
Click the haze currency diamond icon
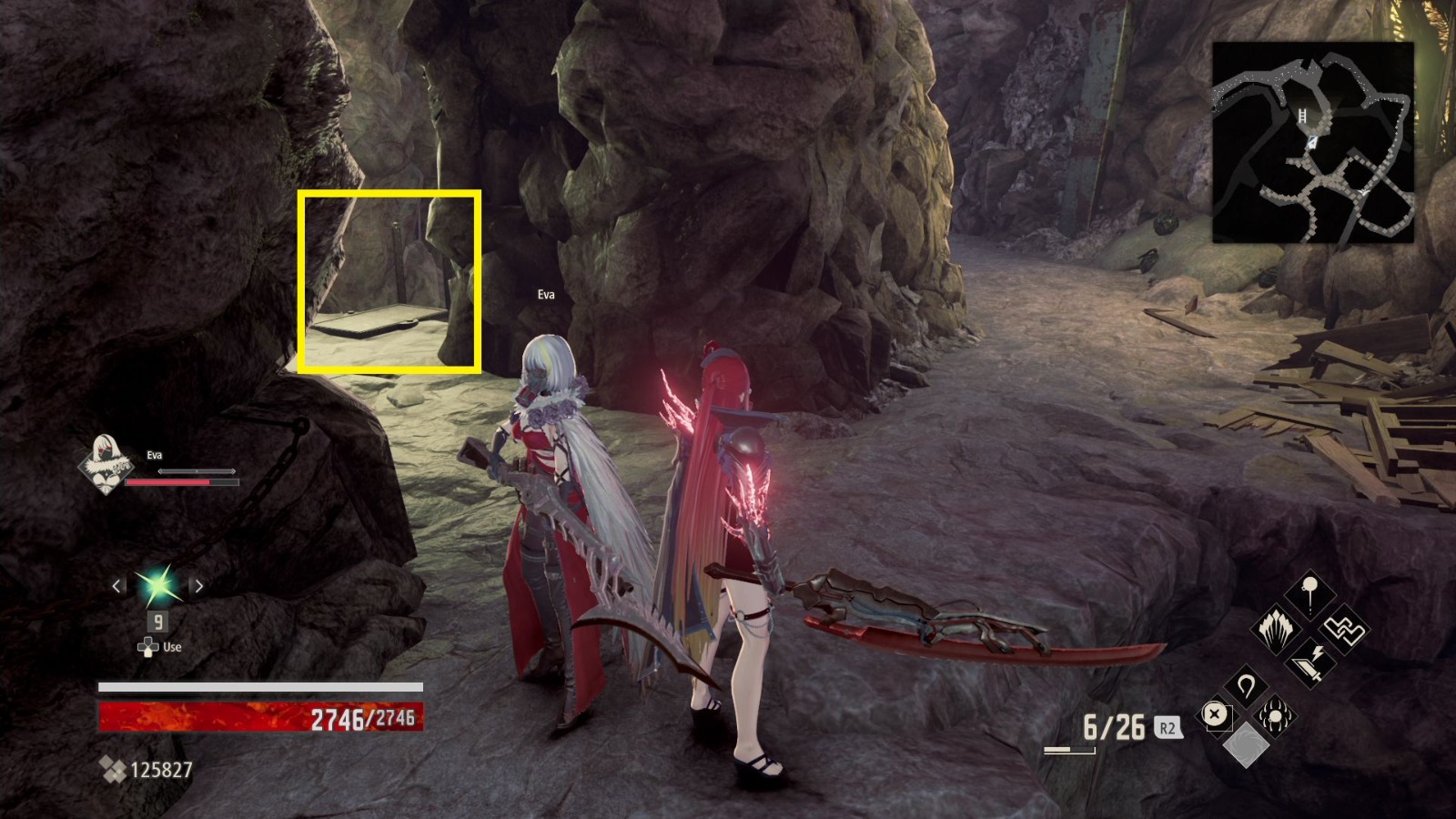click(114, 767)
